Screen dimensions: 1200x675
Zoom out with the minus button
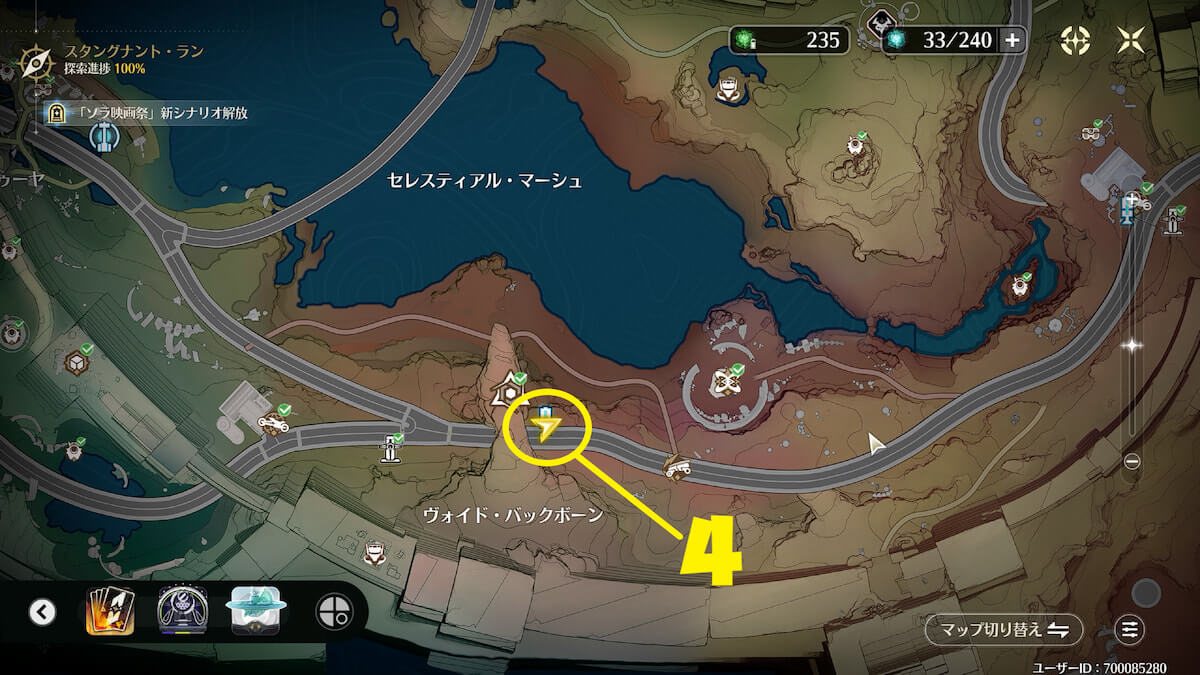[x=1132, y=461]
